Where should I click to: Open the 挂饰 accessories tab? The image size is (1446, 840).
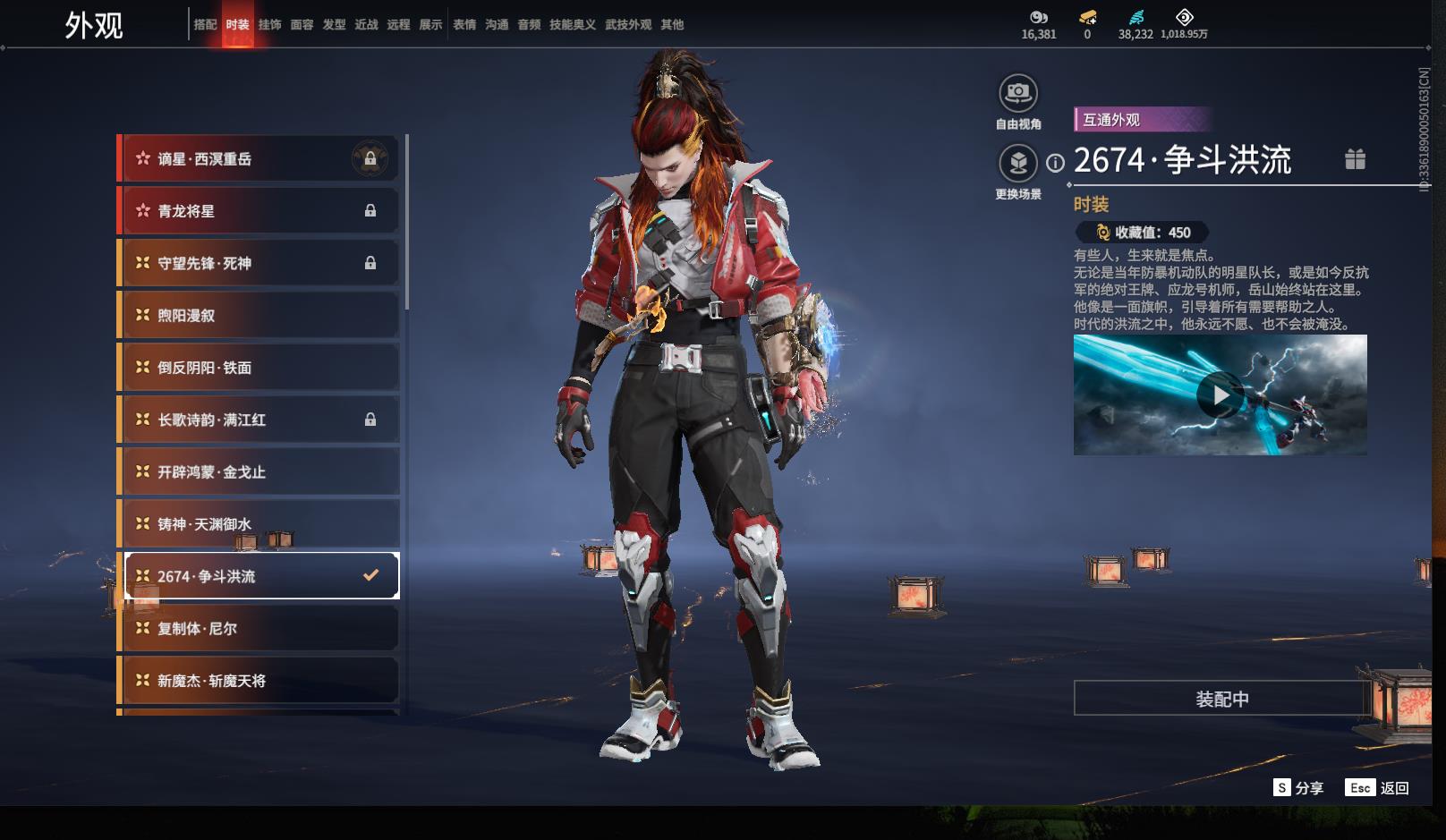coord(269,25)
